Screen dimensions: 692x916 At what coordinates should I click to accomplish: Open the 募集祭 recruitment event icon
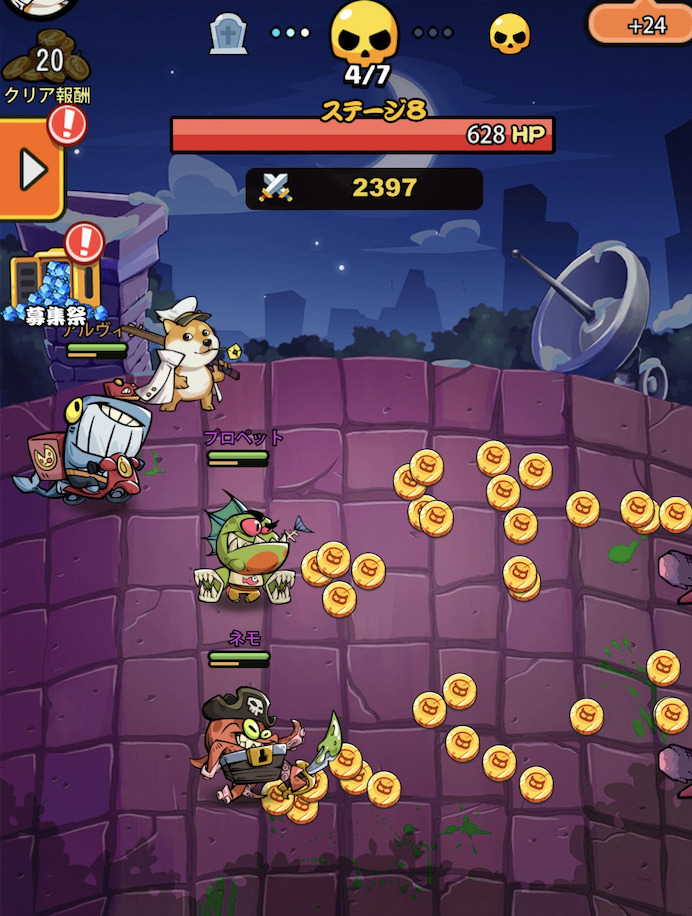click(x=54, y=286)
